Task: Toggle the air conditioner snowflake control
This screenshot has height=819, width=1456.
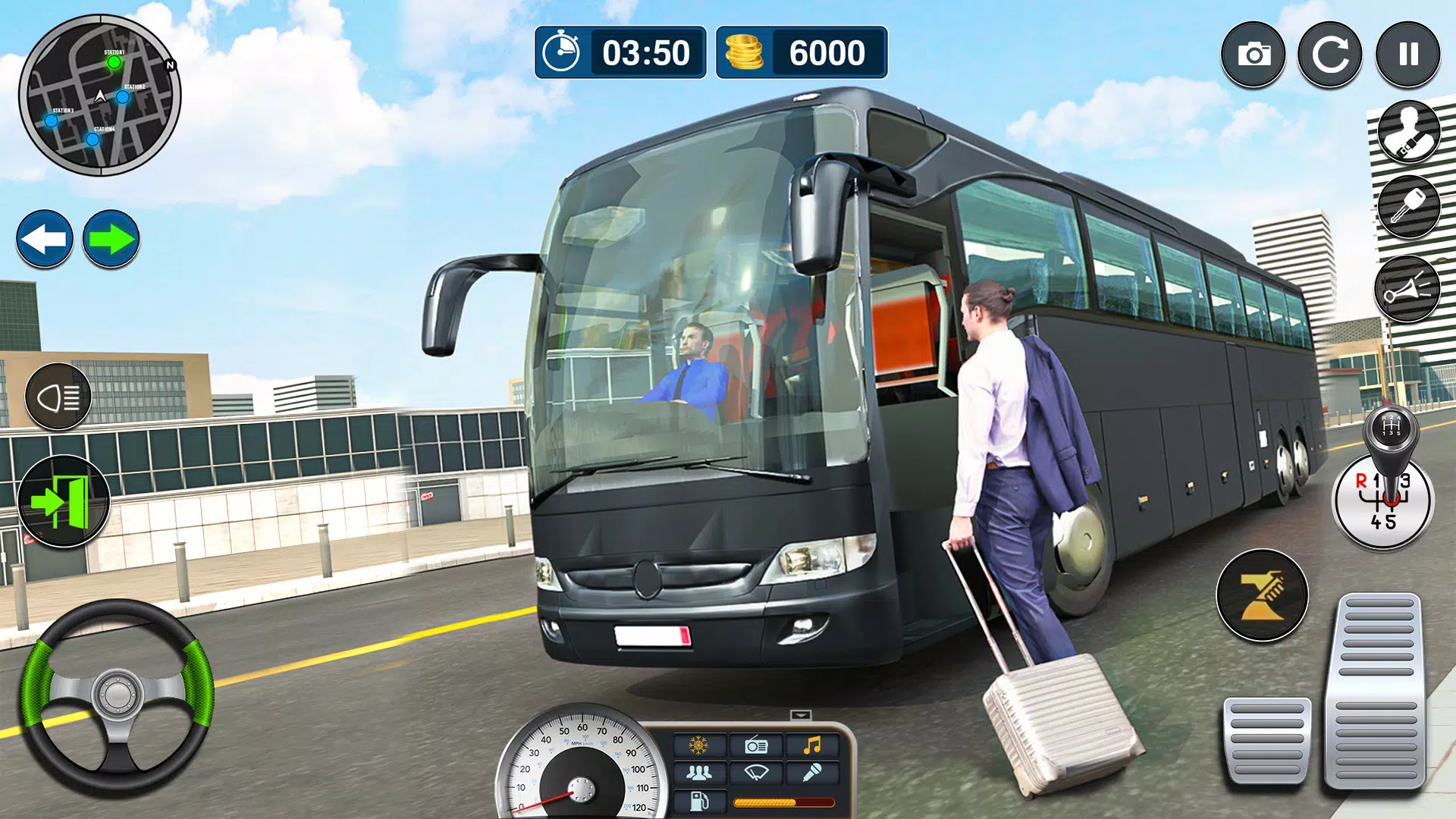Action: [x=698, y=745]
